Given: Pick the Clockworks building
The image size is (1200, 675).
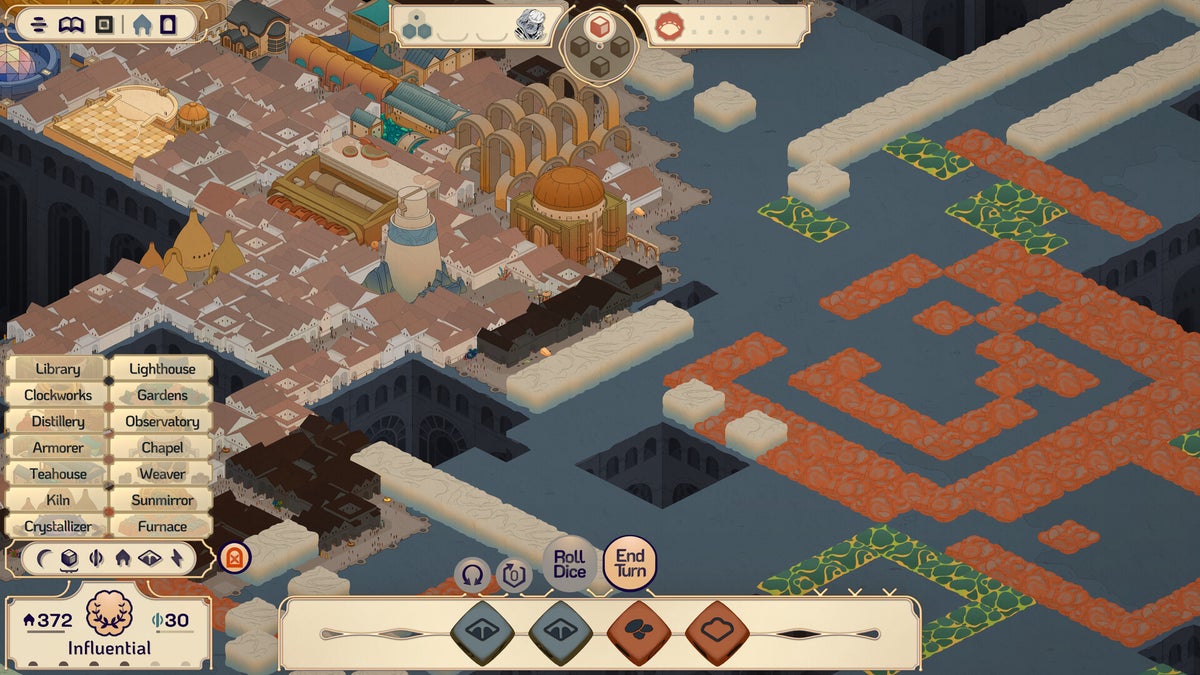Looking at the screenshot, I should click(58, 395).
